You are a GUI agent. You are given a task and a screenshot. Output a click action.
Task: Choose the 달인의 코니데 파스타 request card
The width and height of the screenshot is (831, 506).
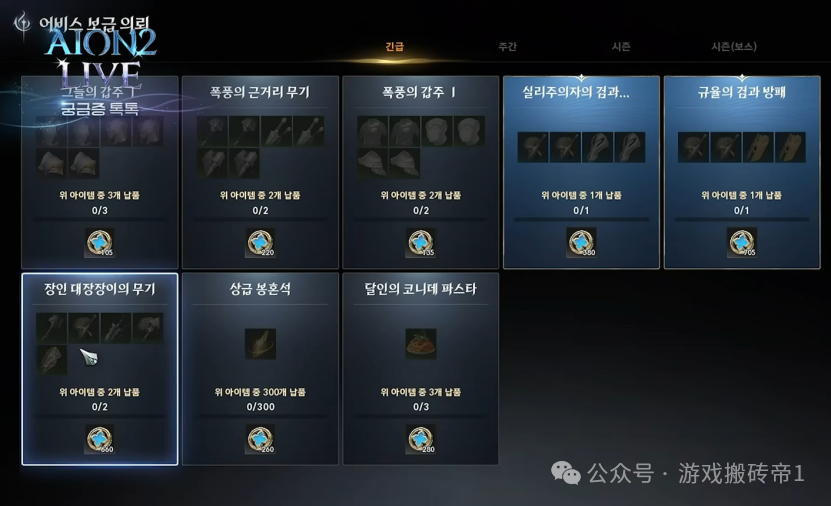click(x=420, y=369)
